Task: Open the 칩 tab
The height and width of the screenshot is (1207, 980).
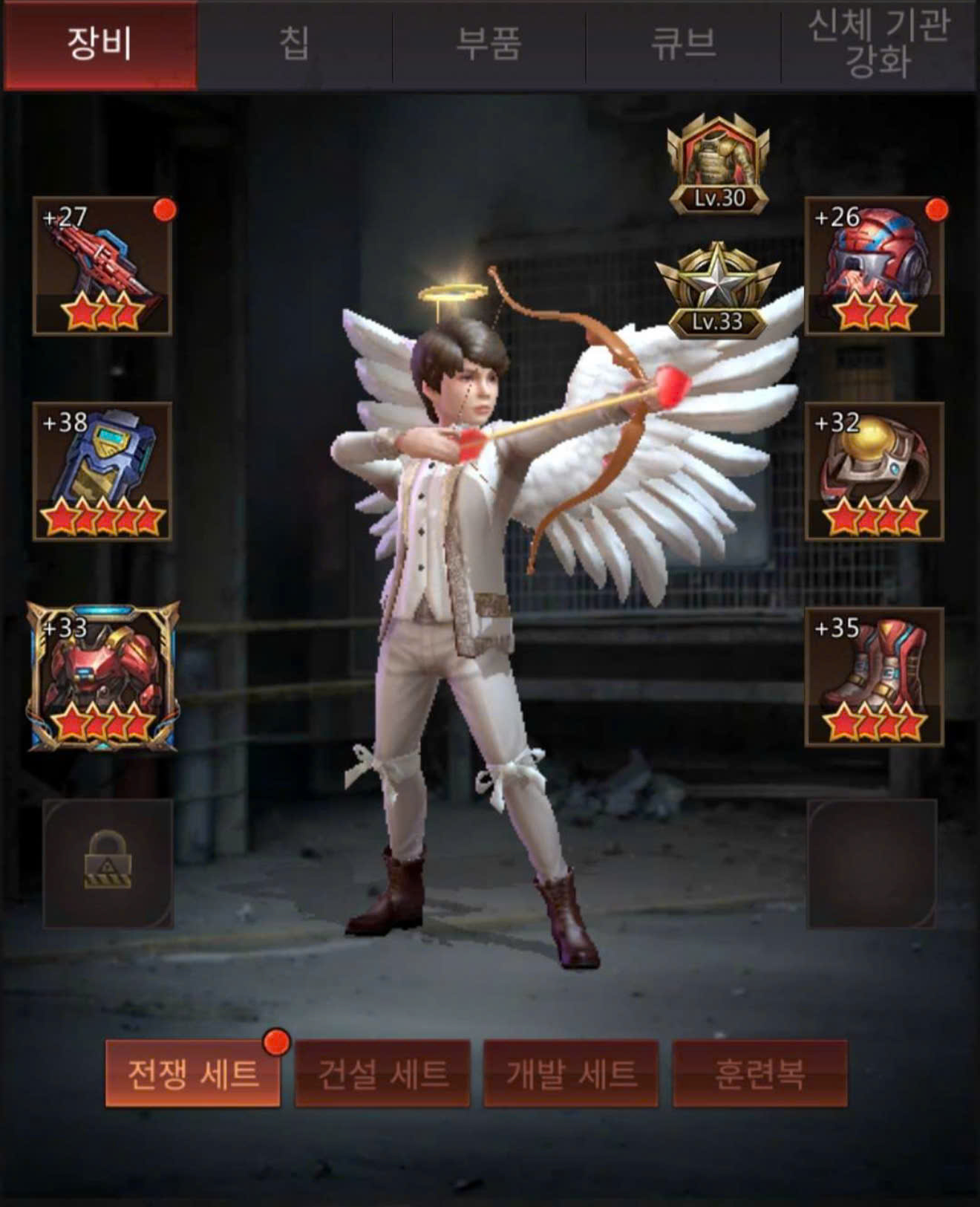Action: click(294, 45)
